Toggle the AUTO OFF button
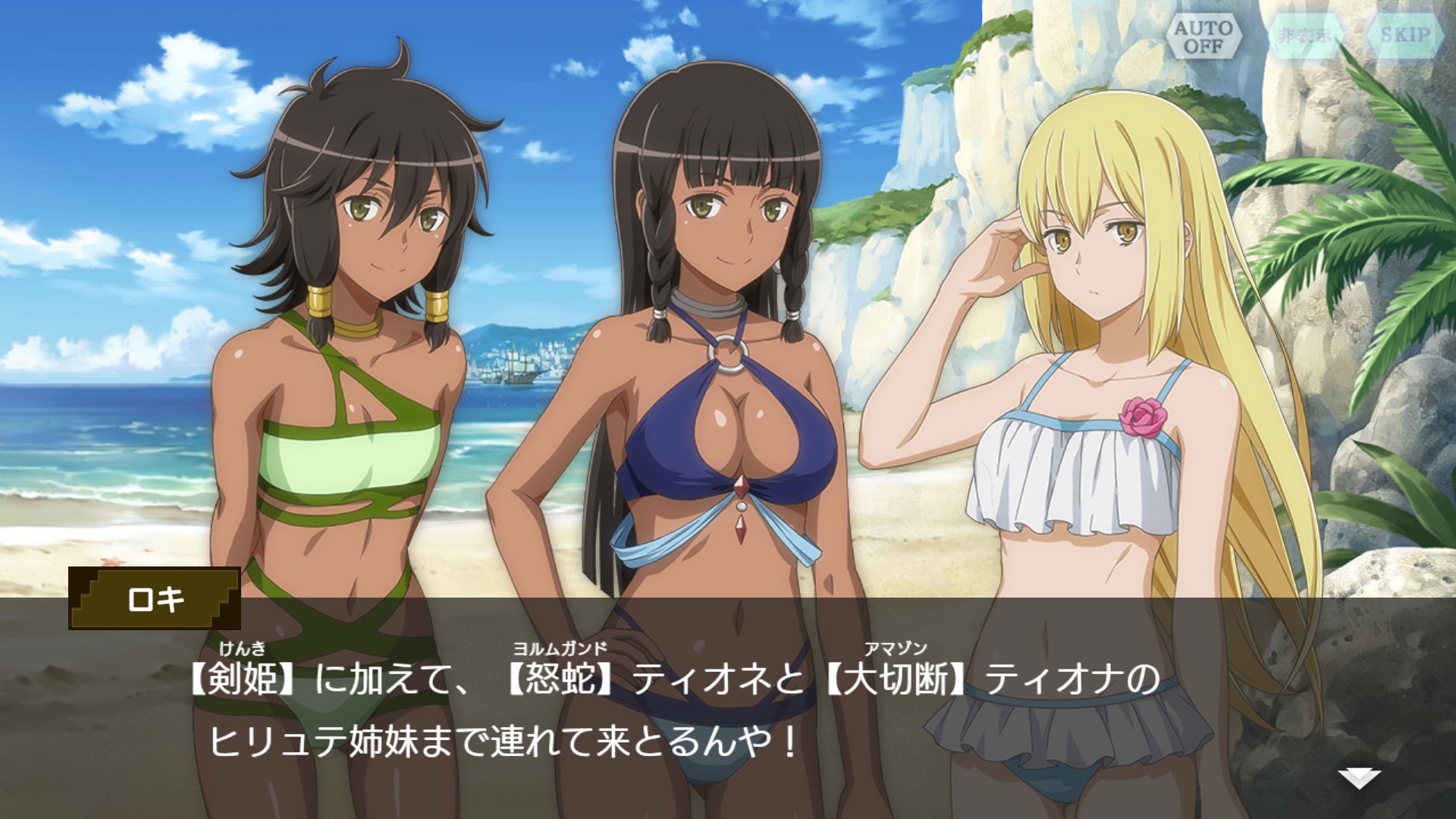1456x819 pixels. 1203,36
